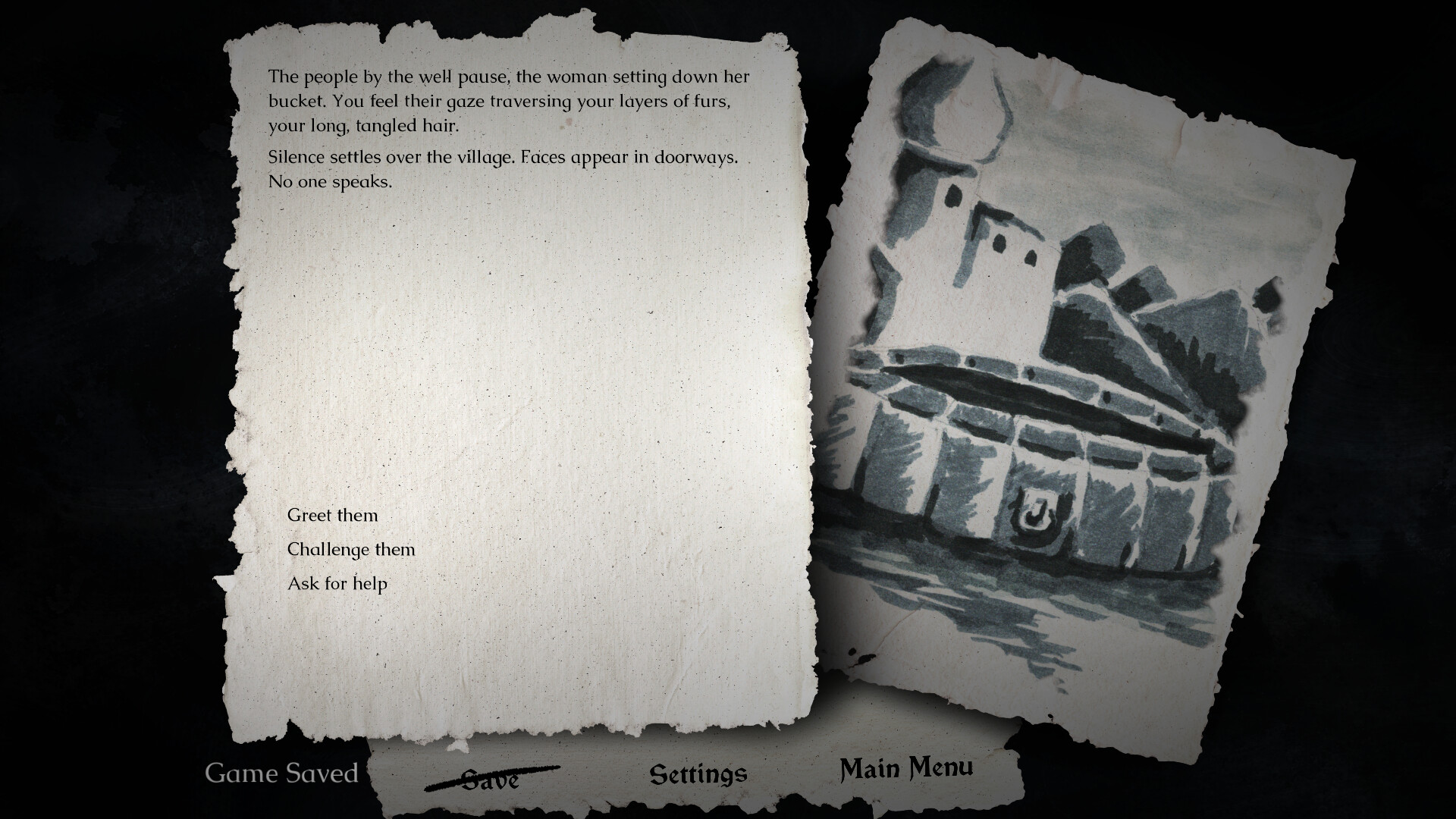Choose "Challenge them" from the options
This screenshot has height=819, width=1456.
pos(350,549)
